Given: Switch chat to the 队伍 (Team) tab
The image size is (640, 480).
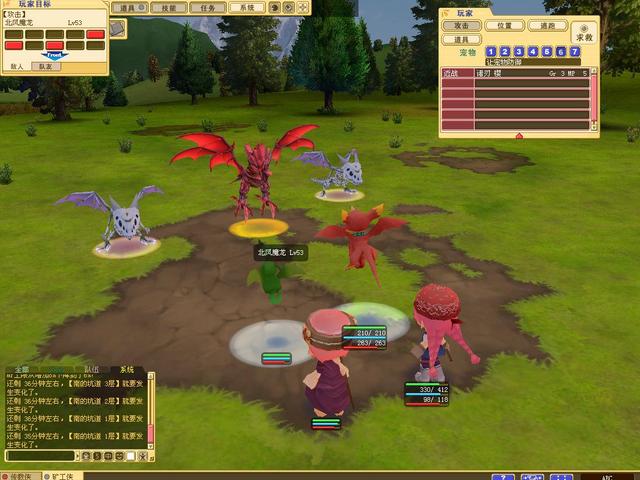Looking at the screenshot, I should pos(91,369).
